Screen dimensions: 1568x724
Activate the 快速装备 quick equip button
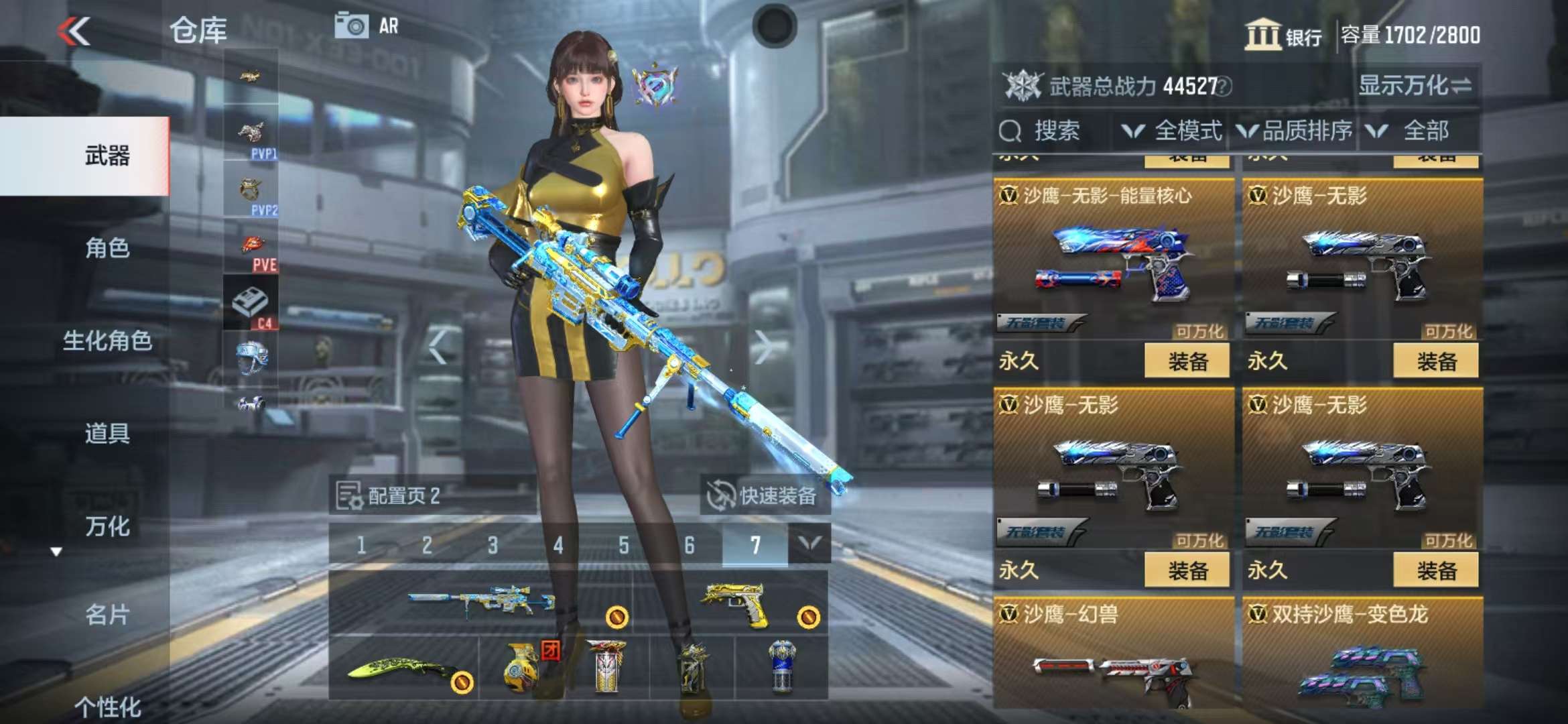point(764,496)
